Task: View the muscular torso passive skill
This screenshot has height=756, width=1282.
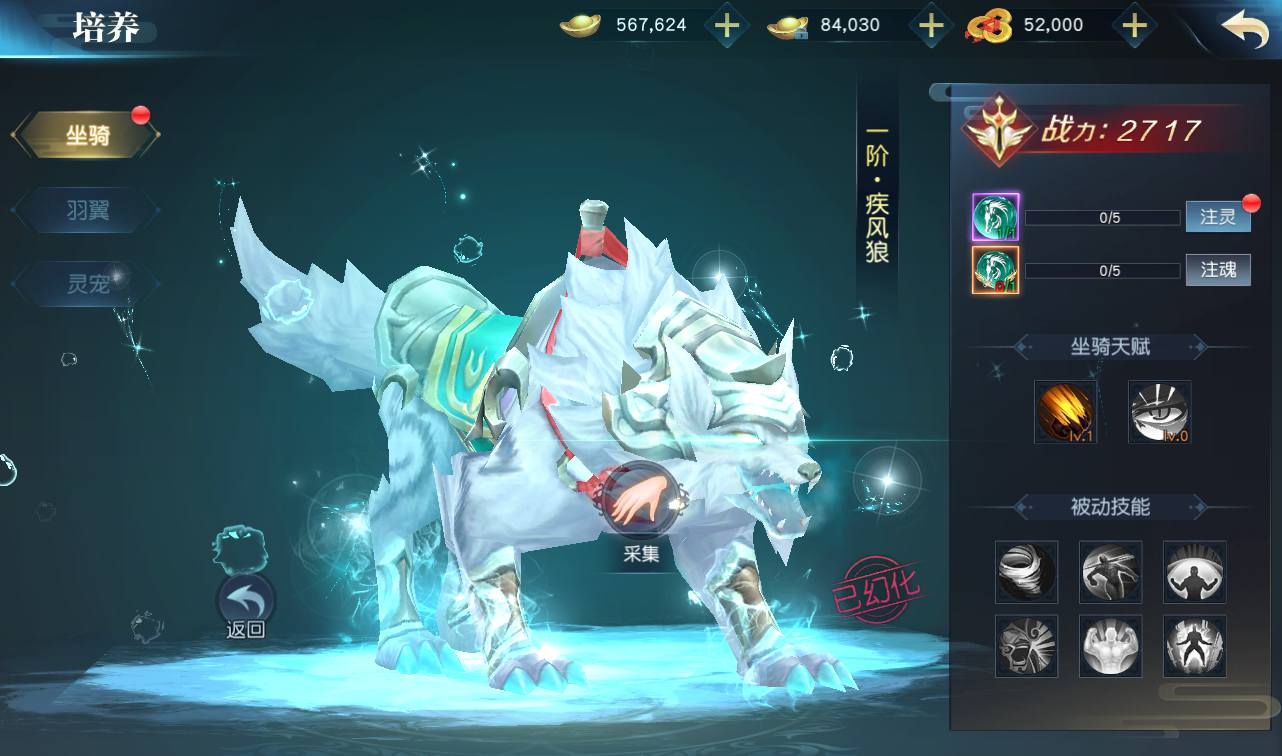Action: point(1110,646)
